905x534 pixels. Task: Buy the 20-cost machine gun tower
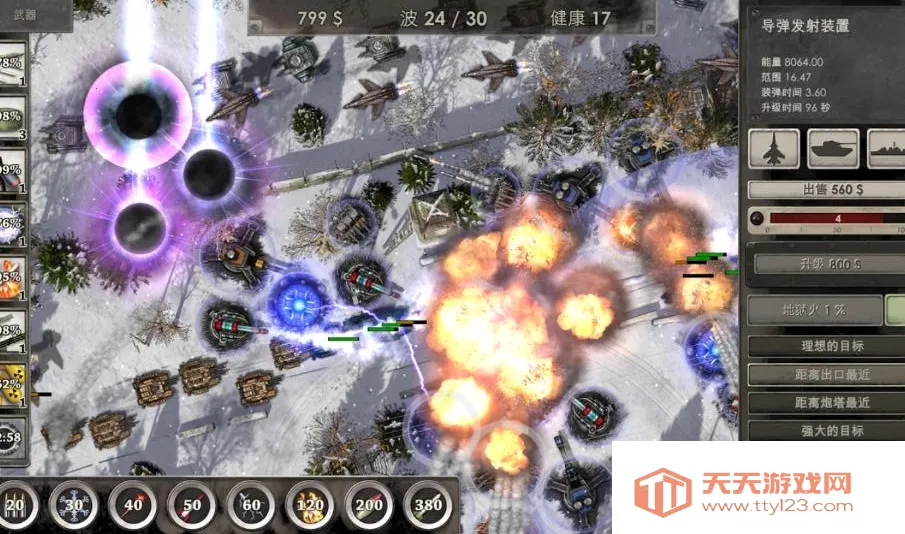[x=14, y=506]
